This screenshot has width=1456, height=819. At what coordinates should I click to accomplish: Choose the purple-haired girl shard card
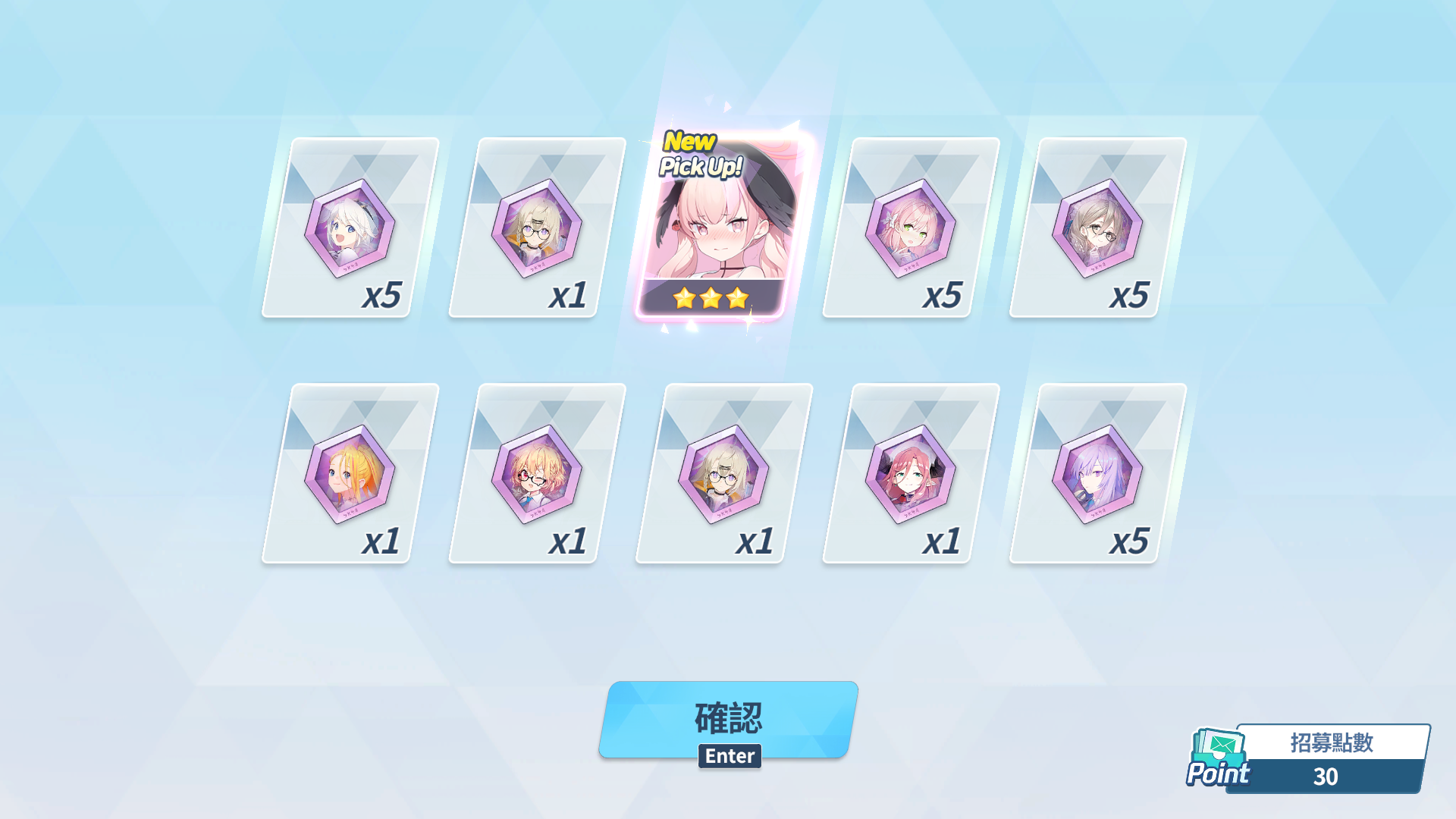pyautogui.click(x=1097, y=474)
